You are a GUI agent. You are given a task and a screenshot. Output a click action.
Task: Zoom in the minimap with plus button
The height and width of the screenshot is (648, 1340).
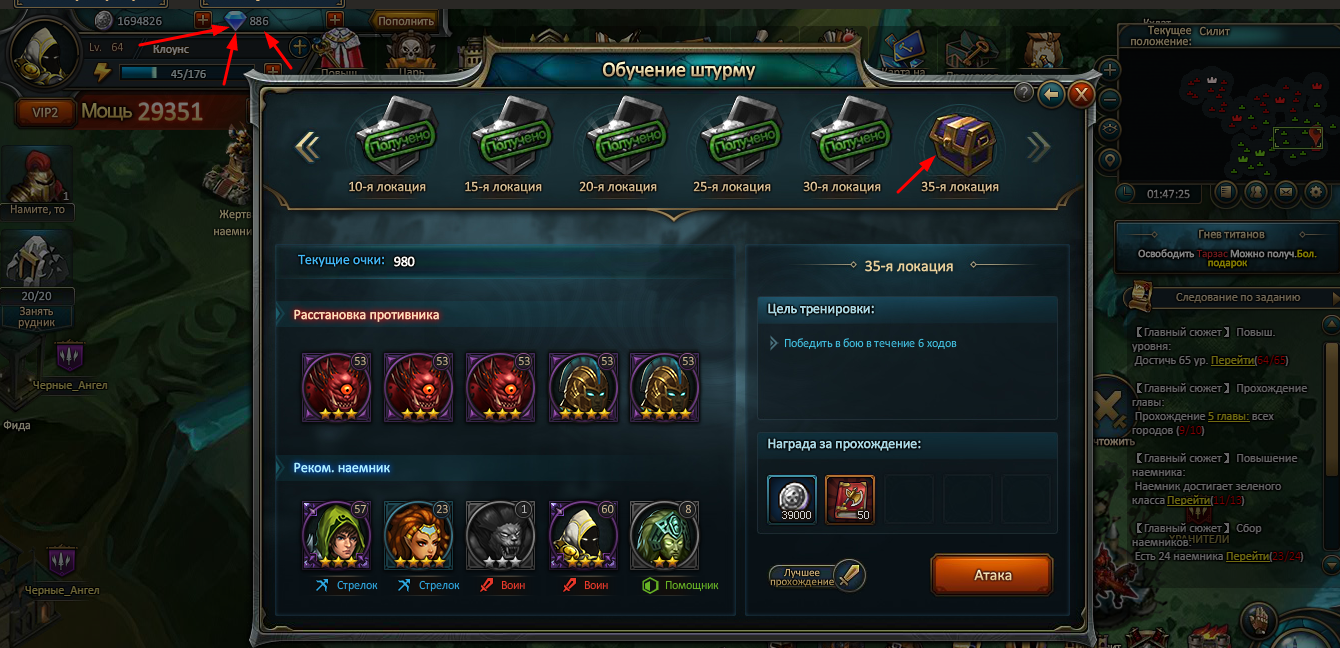coord(1108,70)
